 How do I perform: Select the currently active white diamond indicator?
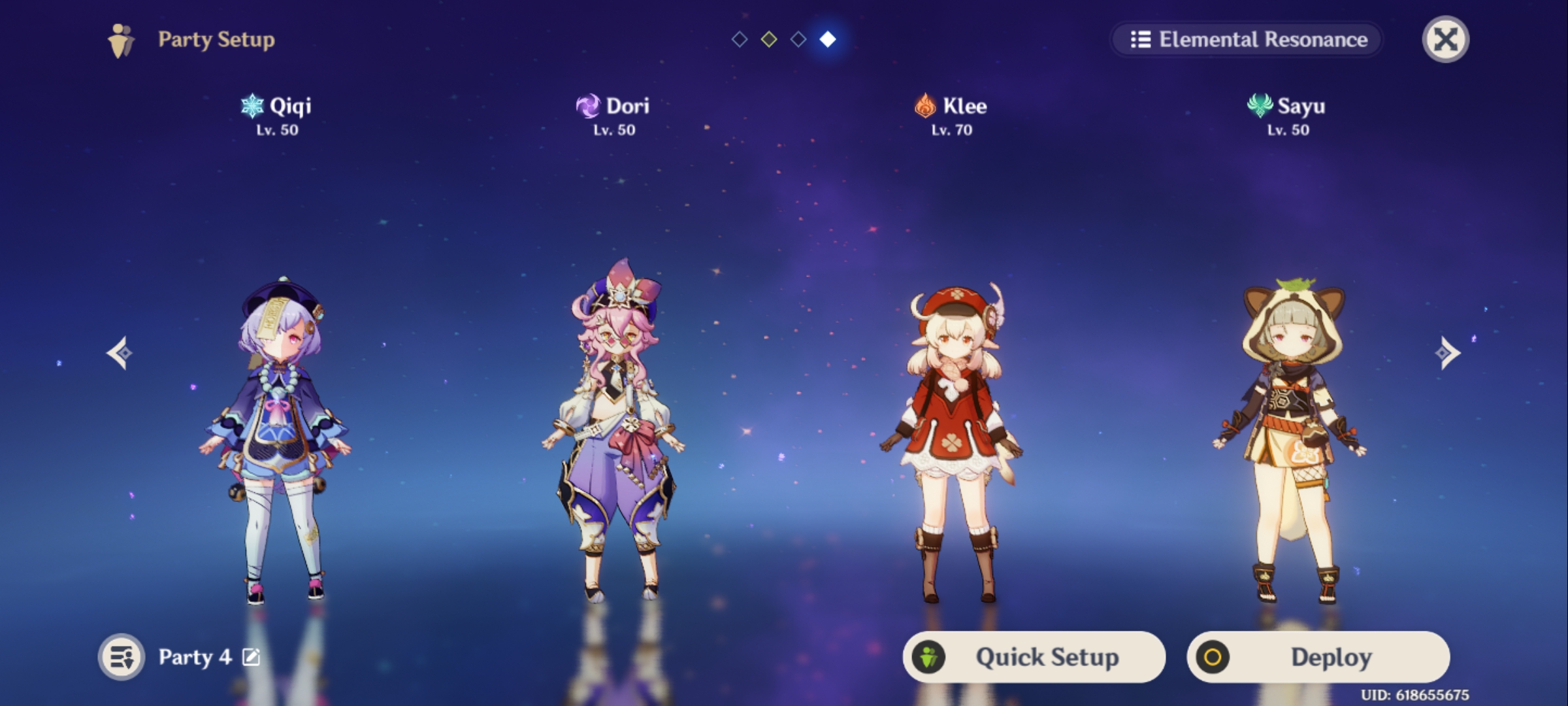tap(829, 40)
